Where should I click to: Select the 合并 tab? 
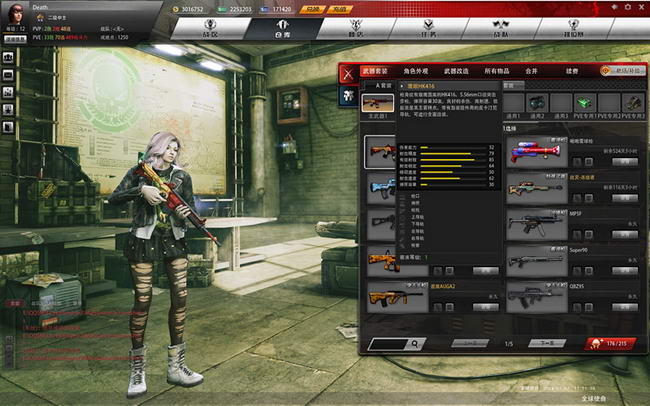tap(531, 71)
